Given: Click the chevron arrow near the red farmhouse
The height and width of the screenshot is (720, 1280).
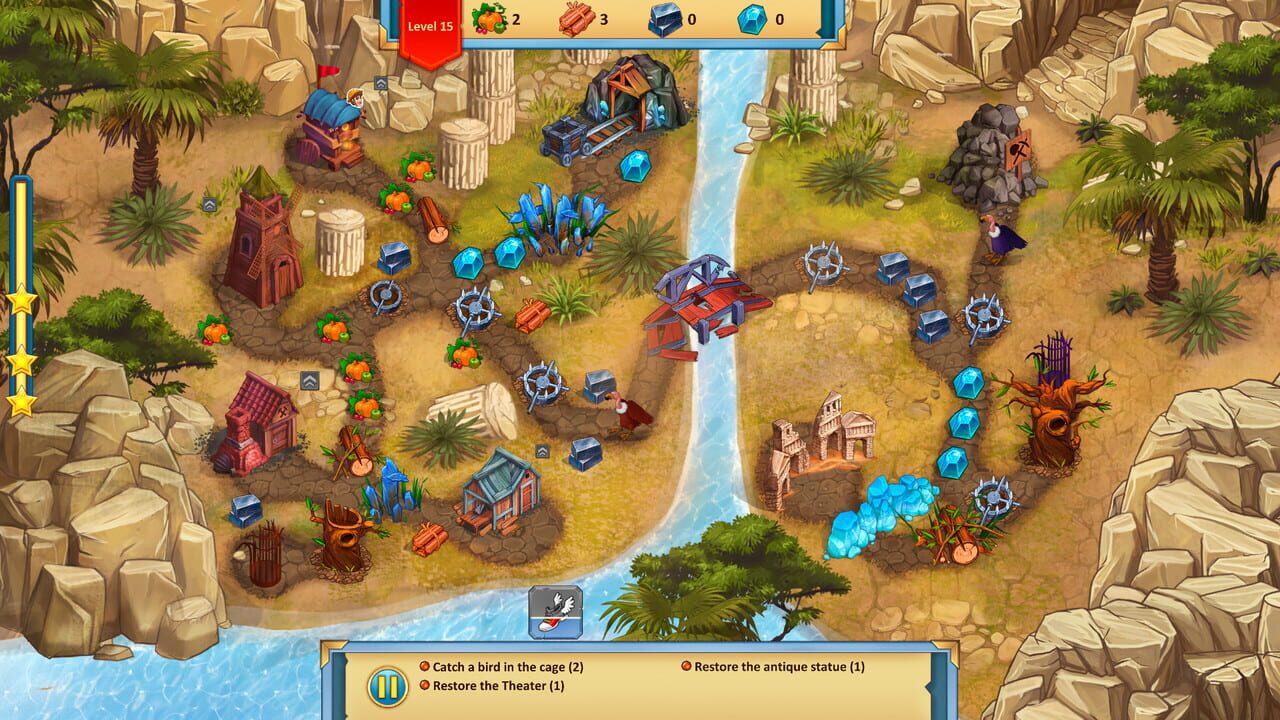Looking at the screenshot, I should coord(309,379).
